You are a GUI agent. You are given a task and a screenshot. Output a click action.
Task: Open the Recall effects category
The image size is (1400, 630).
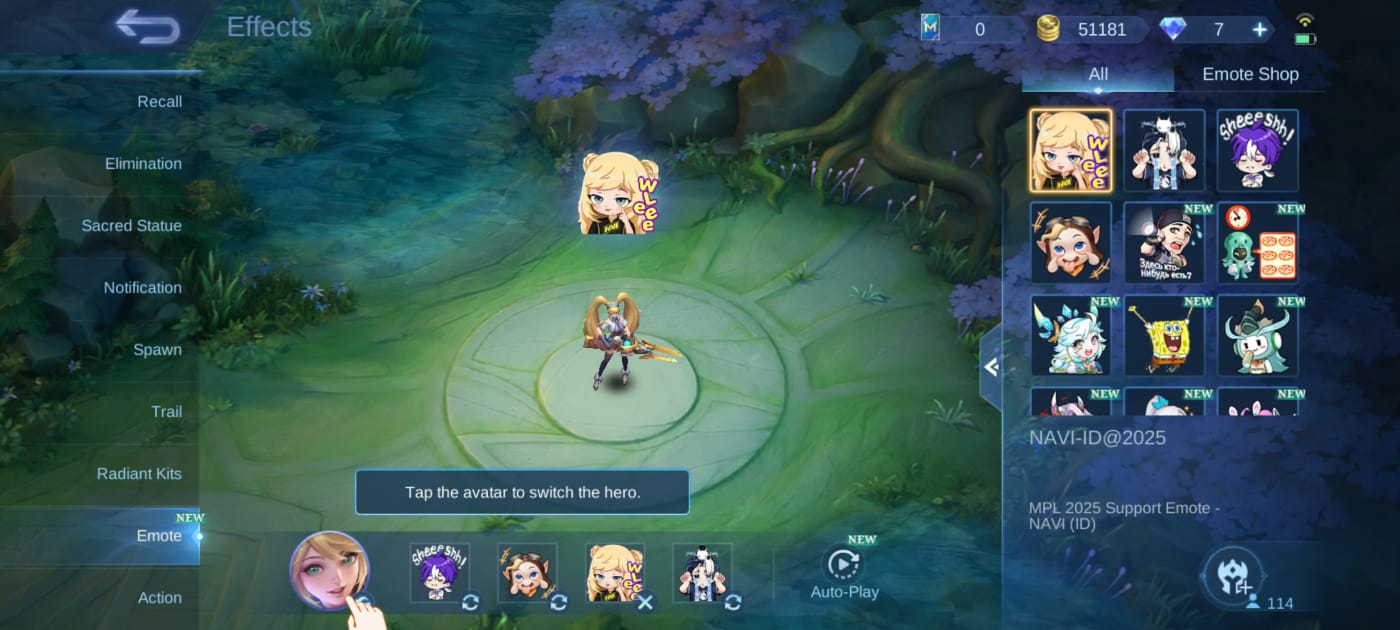[159, 101]
